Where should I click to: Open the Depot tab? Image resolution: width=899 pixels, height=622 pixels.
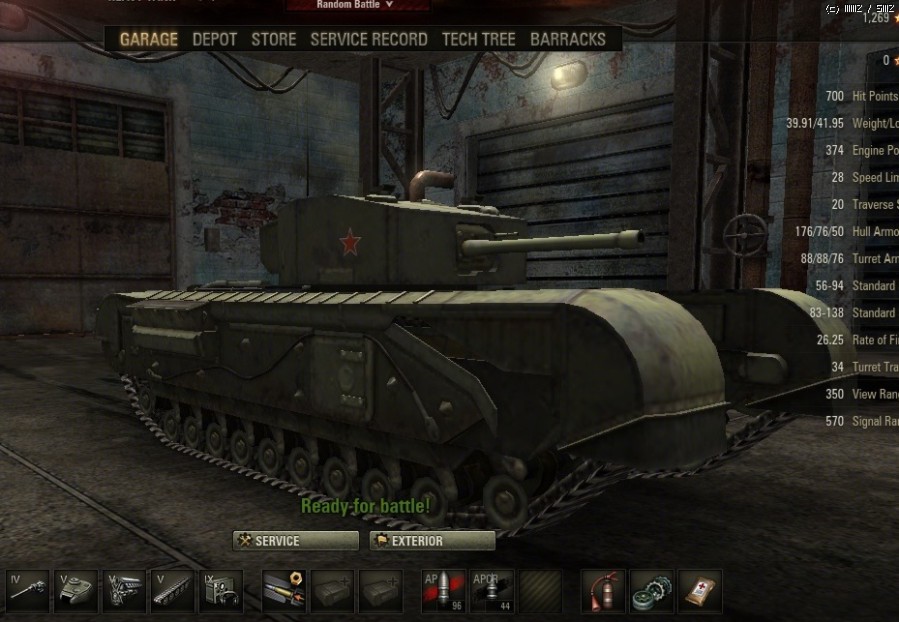(x=214, y=39)
